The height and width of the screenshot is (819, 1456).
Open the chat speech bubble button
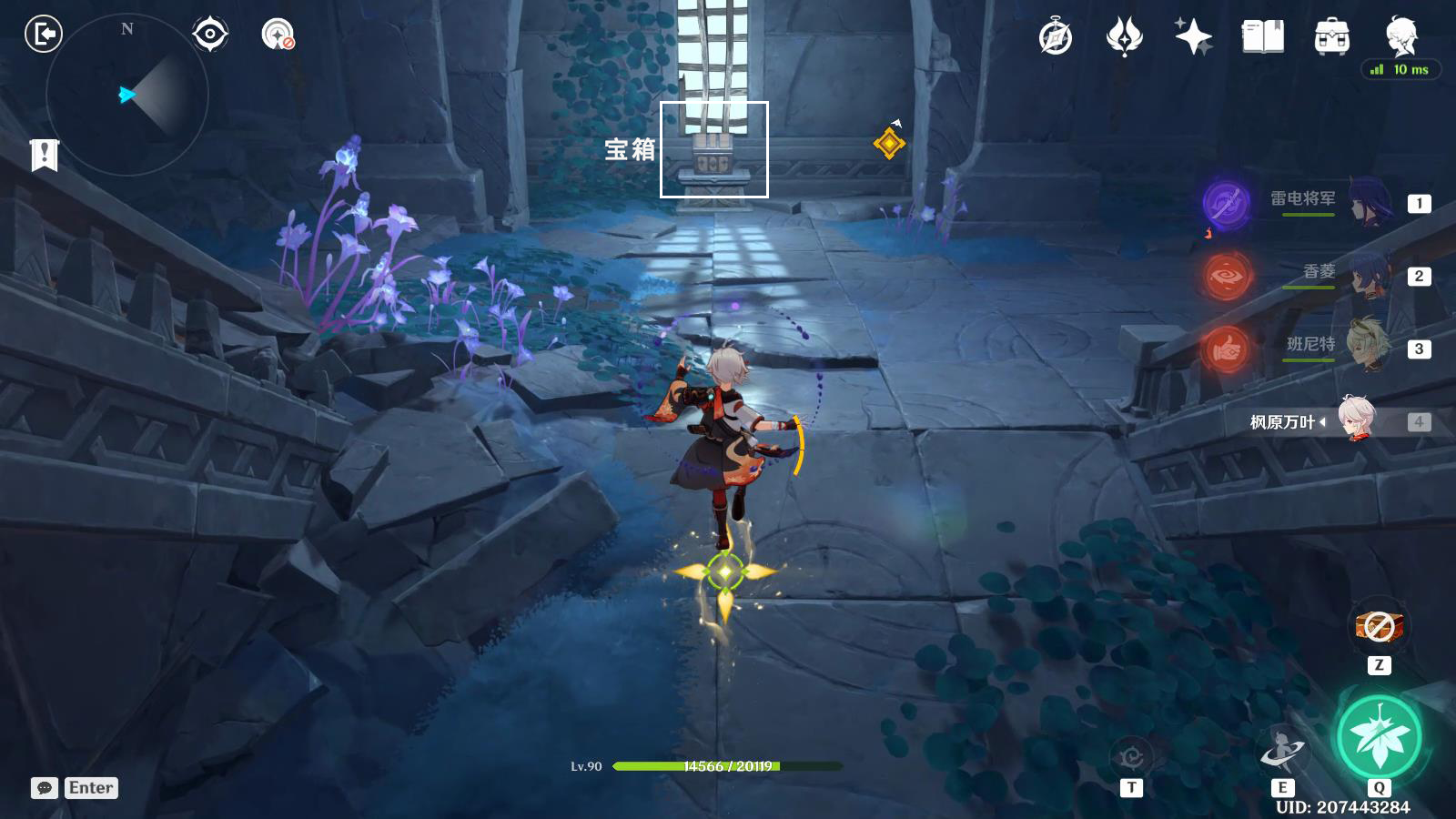(44, 788)
